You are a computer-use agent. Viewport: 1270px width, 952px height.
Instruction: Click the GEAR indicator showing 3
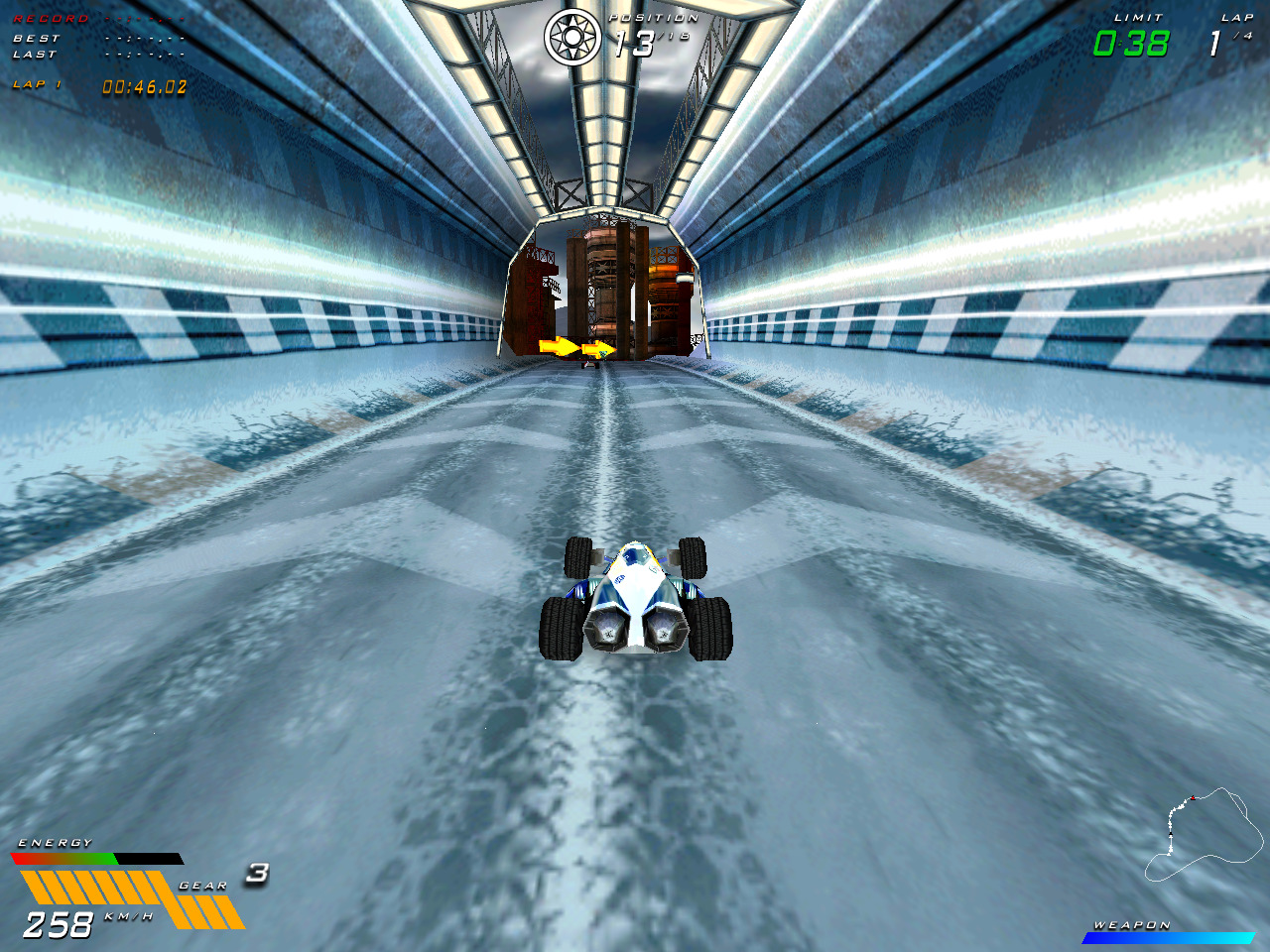click(256, 875)
